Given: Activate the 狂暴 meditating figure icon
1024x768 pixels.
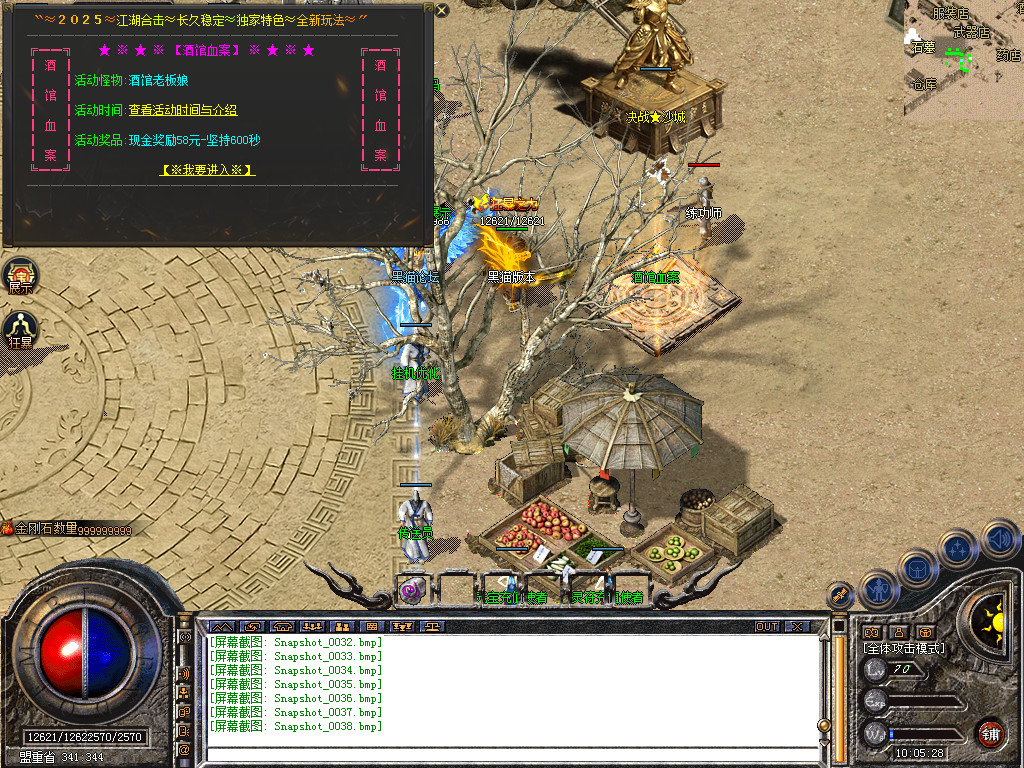Looking at the screenshot, I should click(21, 328).
